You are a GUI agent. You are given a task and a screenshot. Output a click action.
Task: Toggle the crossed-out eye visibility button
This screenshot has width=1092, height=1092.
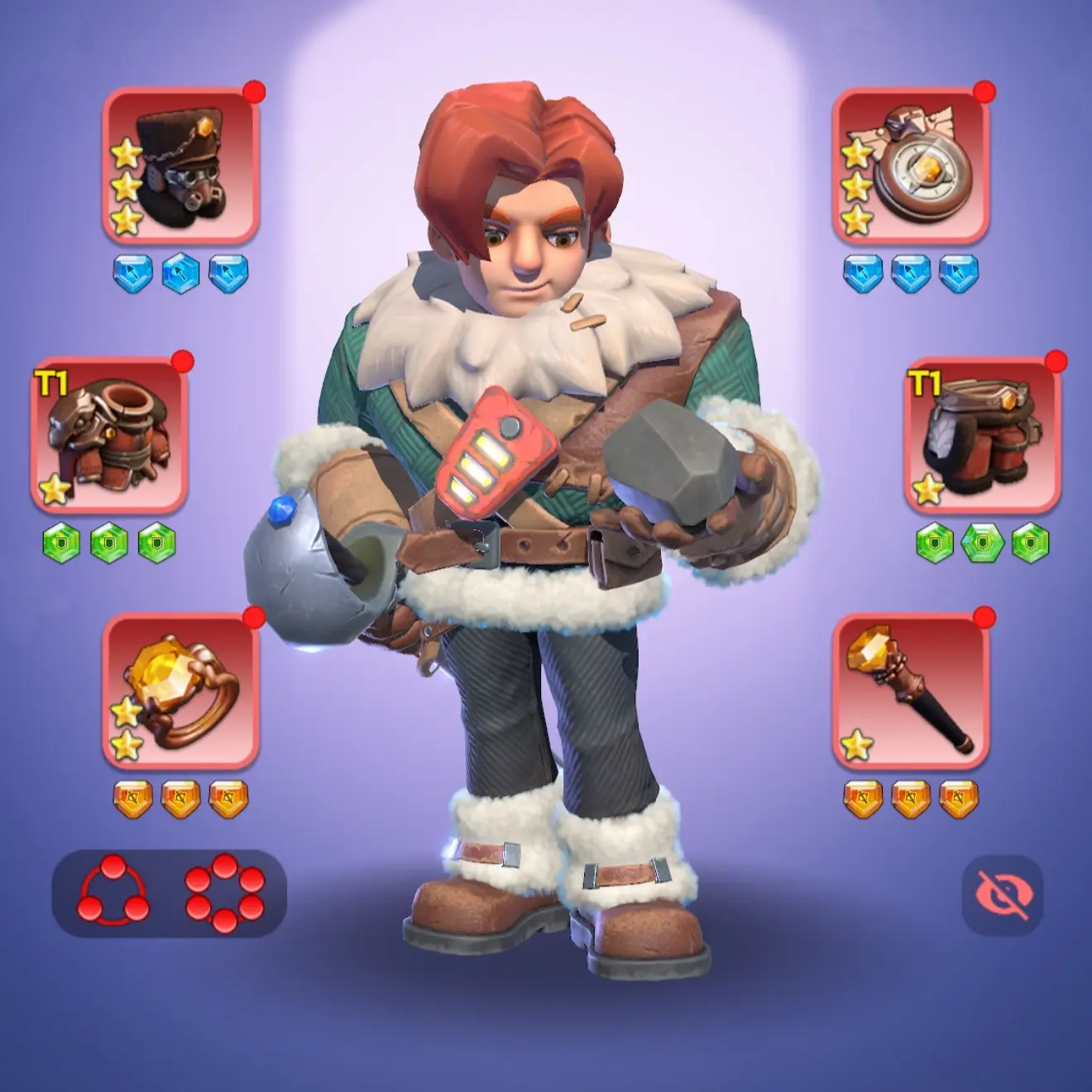pyautogui.click(x=1002, y=895)
